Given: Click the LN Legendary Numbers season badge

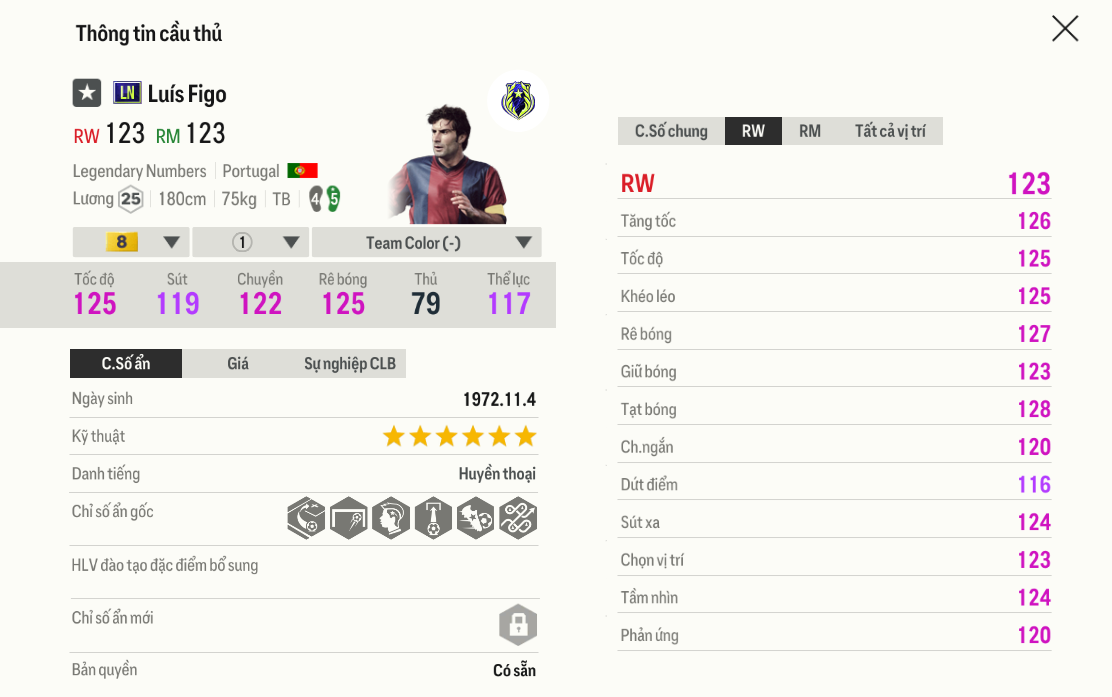Looking at the screenshot, I should point(127,93).
